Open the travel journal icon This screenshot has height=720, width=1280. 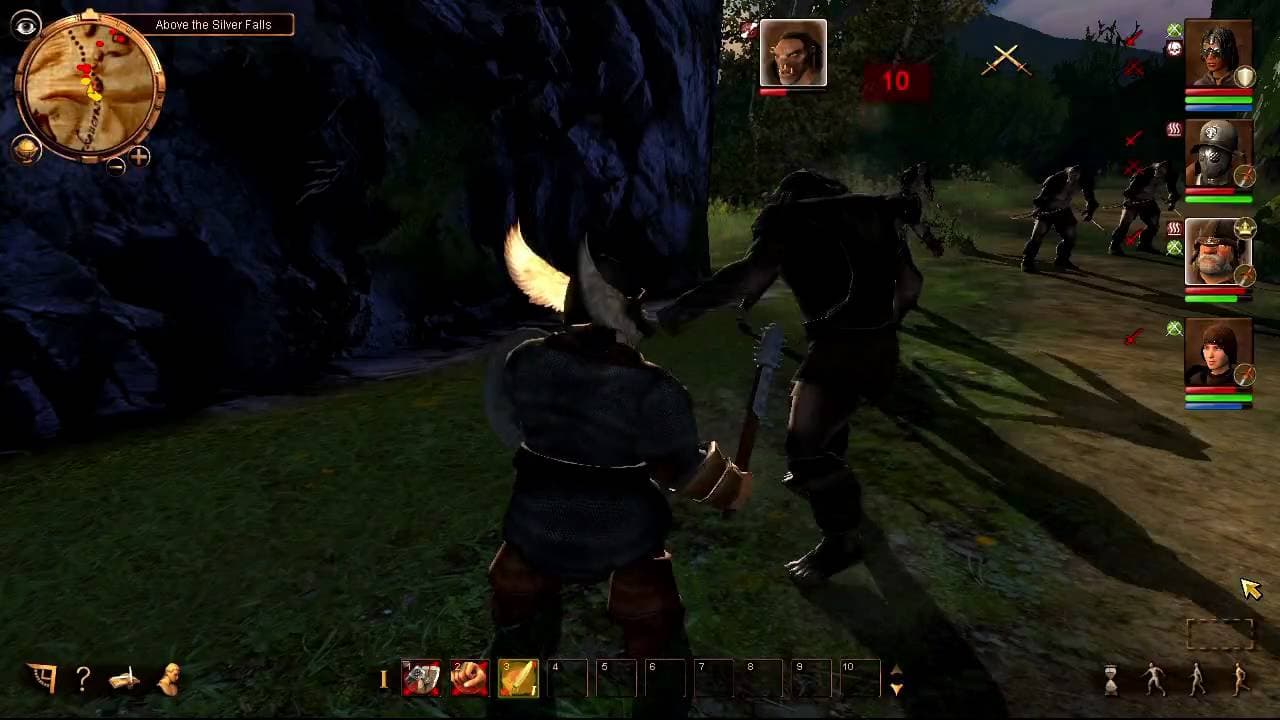tap(123, 680)
